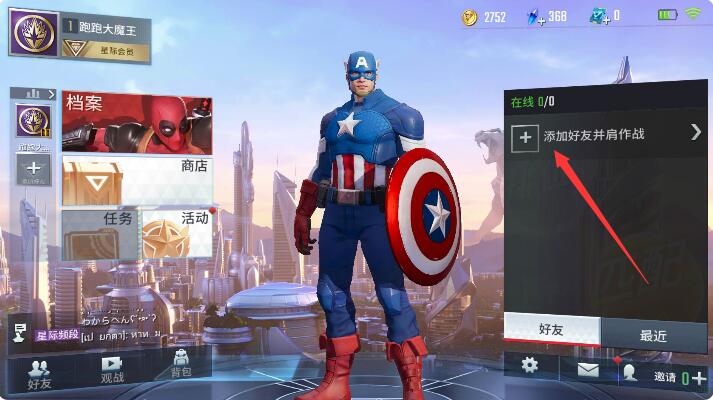This screenshot has height=400, width=713.
Task: Open settings with the gear icon
Action: [530, 367]
